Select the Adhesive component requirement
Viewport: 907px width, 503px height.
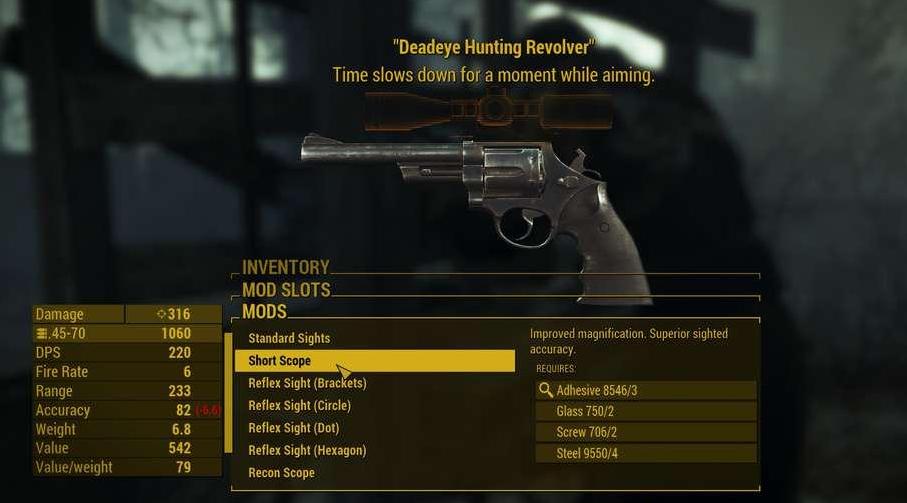click(646, 390)
